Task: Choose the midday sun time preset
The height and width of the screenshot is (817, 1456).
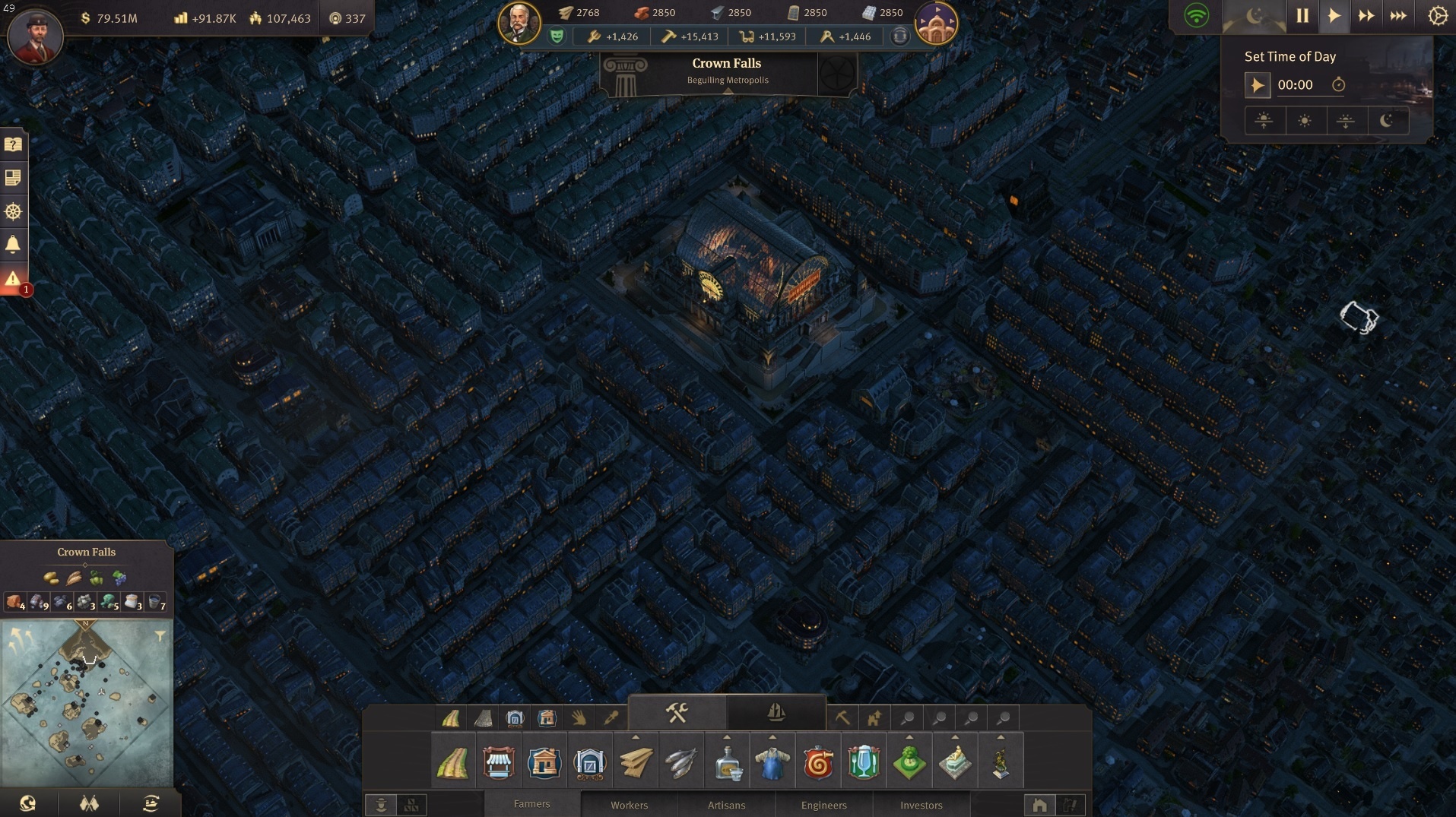Action: (1305, 121)
